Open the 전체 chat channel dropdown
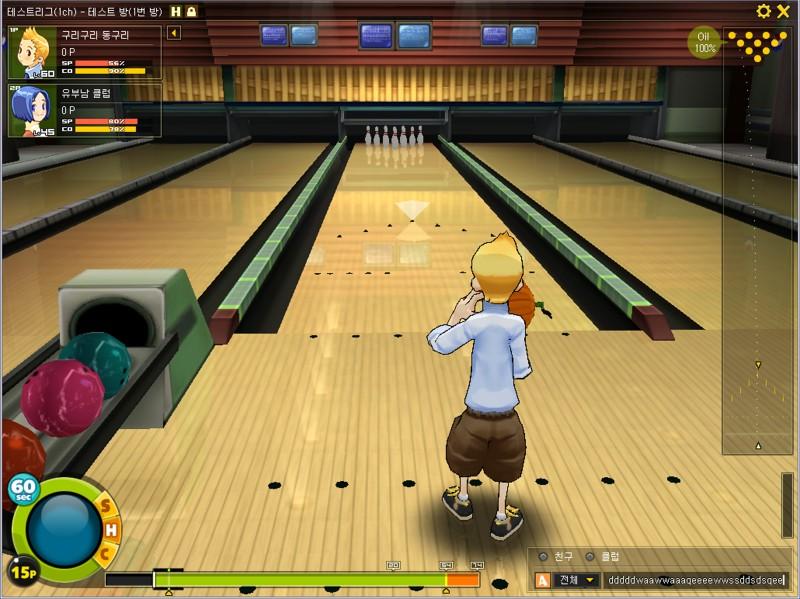Image resolution: width=800 pixels, height=599 pixels. pyautogui.click(x=577, y=580)
